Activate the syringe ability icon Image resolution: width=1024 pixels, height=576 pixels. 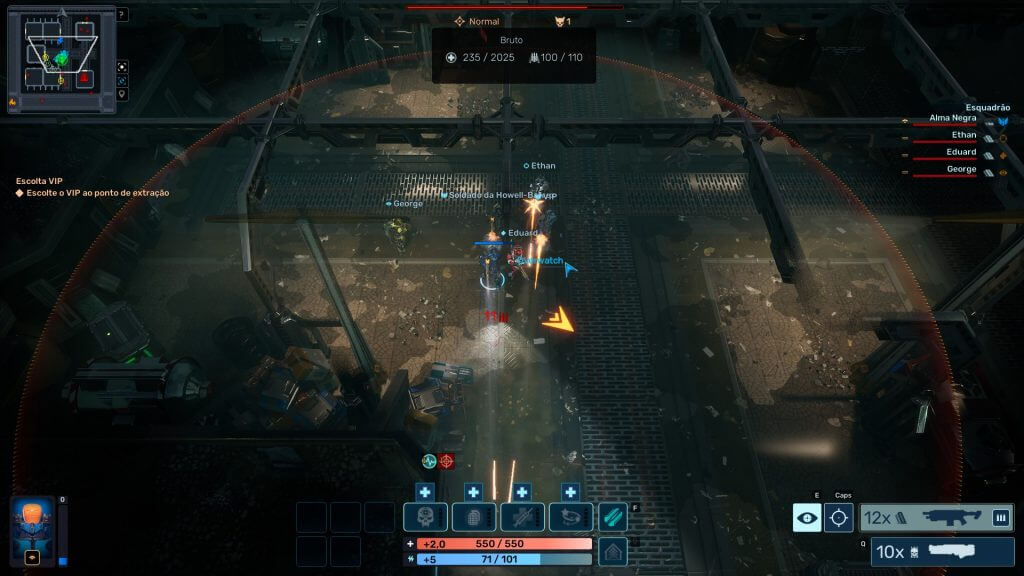coord(521,517)
